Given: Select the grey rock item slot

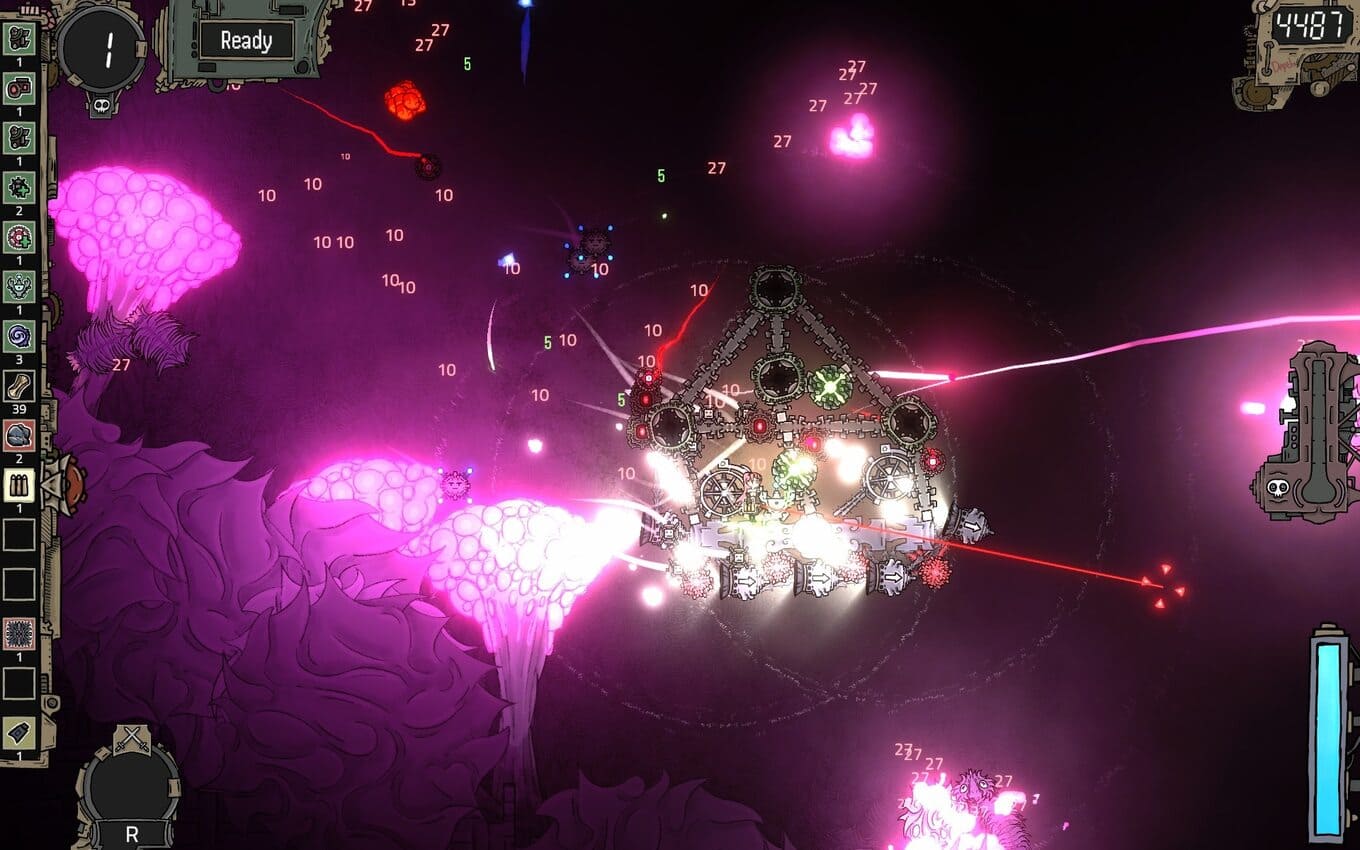Looking at the screenshot, I should pyautogui.click(x=19, y=435).
